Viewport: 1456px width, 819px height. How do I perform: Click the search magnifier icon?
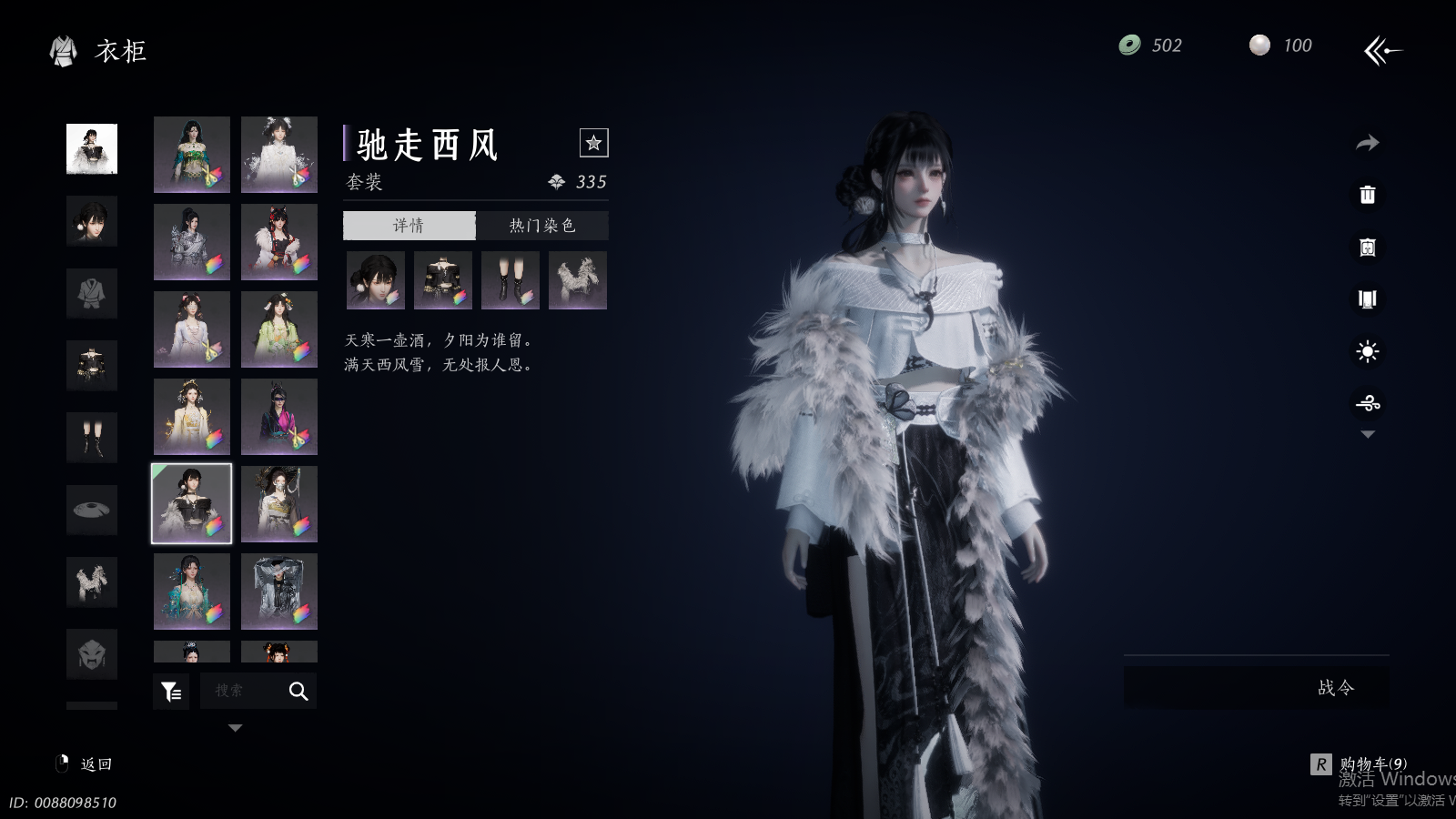pyautogui.click(x=298, y=692)
